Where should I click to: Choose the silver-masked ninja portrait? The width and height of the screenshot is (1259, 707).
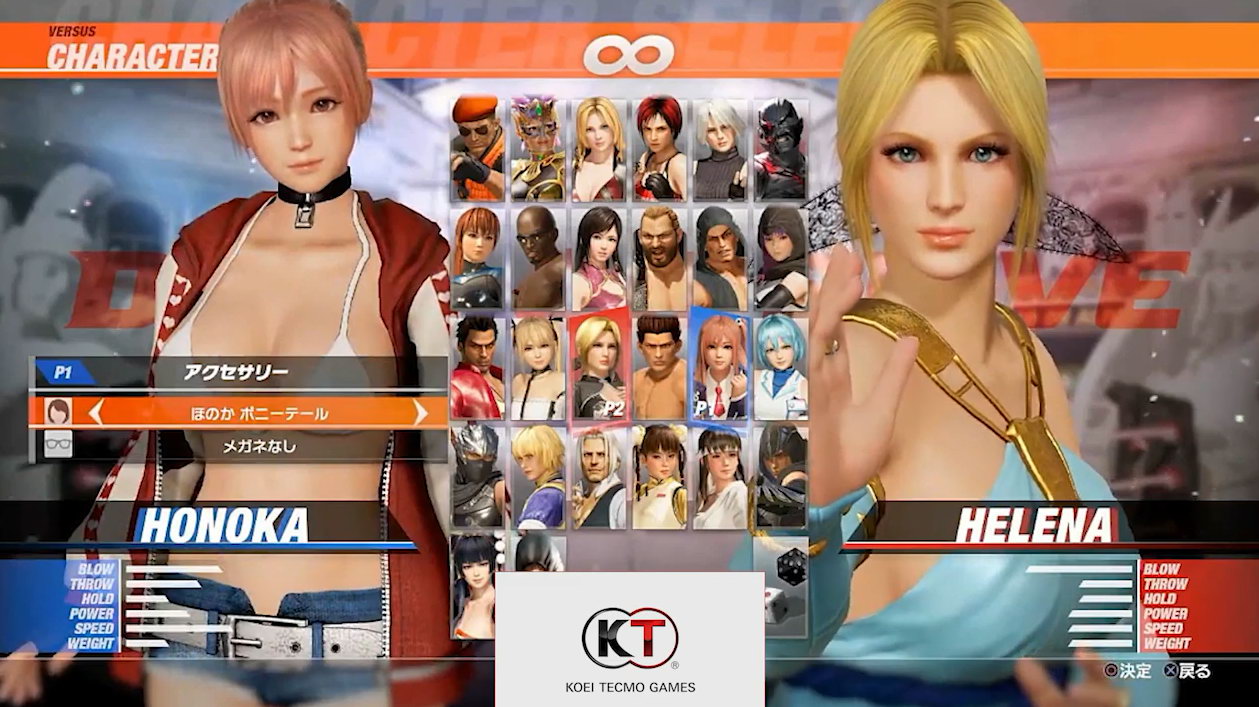[477, 475]
